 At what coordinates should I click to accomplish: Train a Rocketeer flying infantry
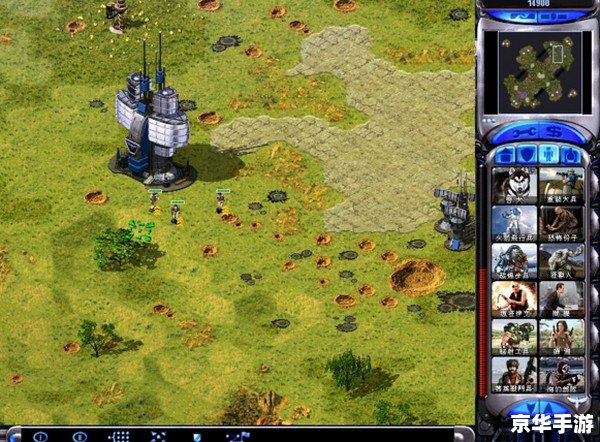coord(514,223)
